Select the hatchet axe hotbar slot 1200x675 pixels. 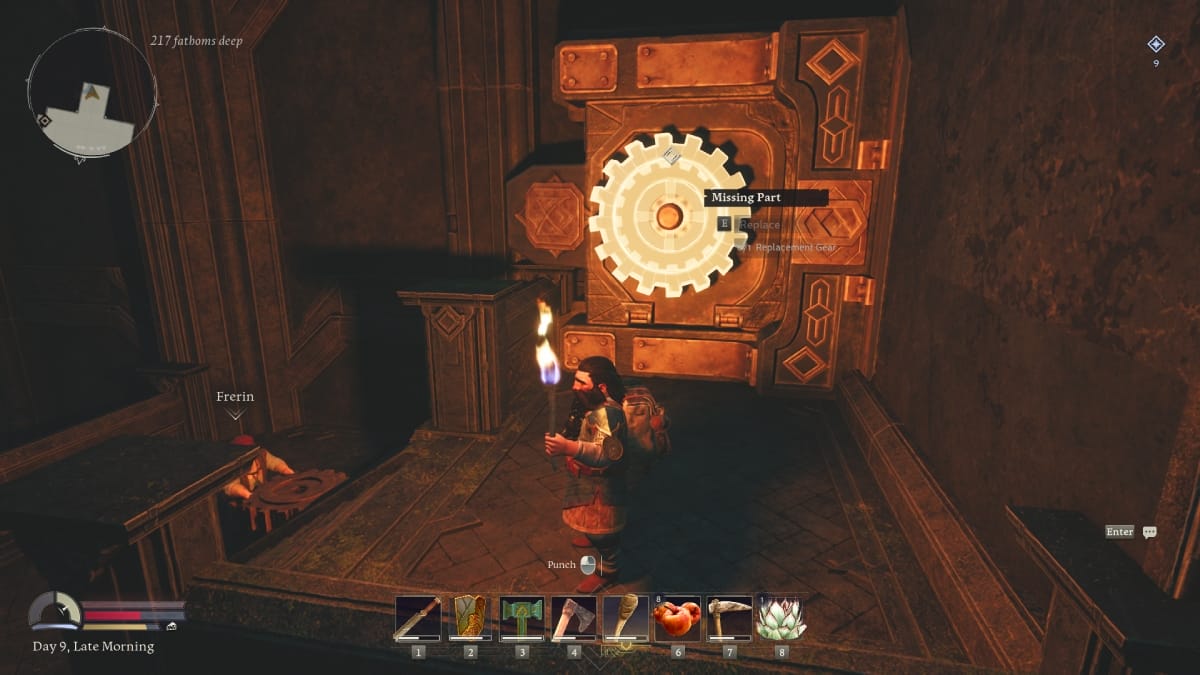[573, 618]
